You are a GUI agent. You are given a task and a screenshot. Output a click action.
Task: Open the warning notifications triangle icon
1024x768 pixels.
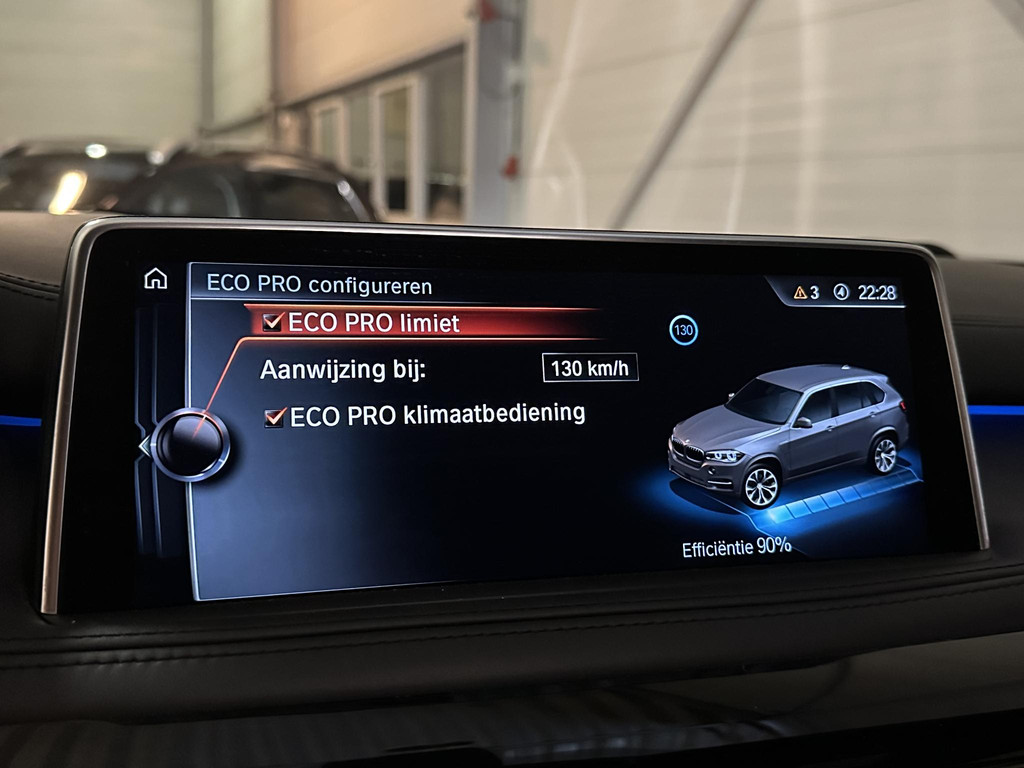pos(800,292)
